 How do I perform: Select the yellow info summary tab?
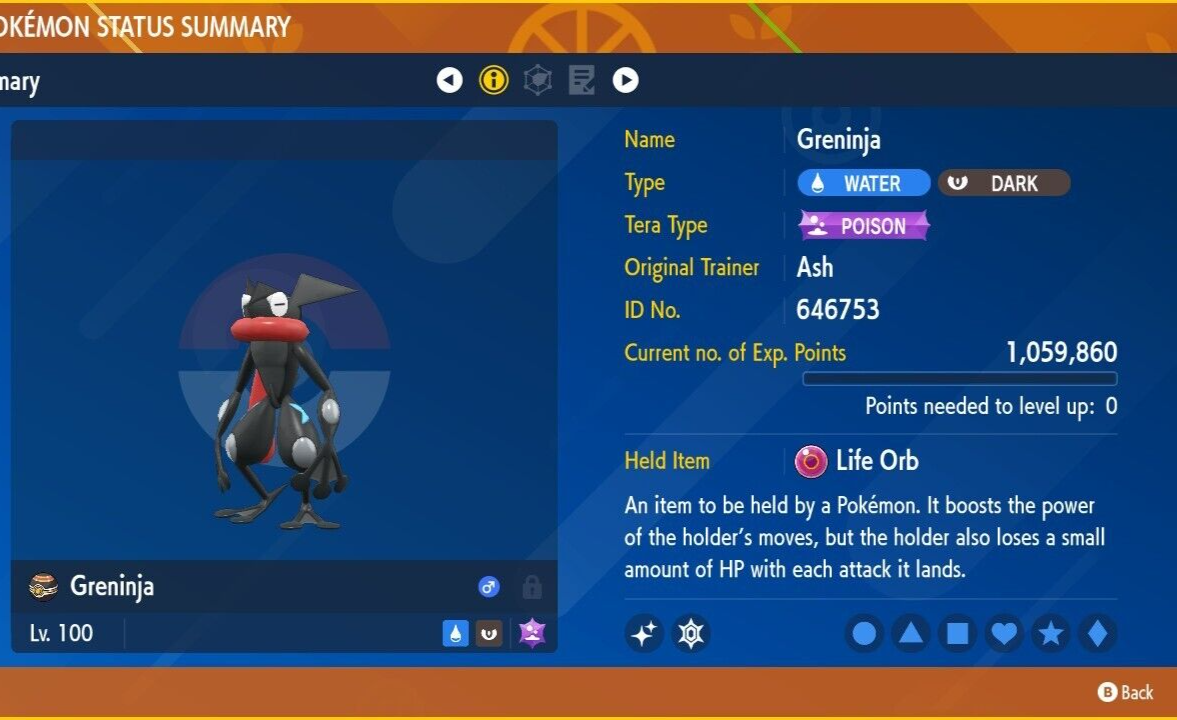pyautogui.click(x=494, y=80)
